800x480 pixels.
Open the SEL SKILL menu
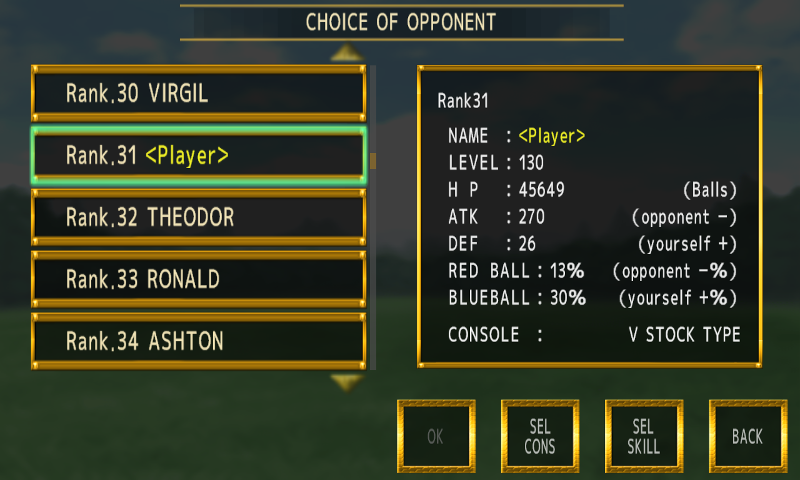643,436
